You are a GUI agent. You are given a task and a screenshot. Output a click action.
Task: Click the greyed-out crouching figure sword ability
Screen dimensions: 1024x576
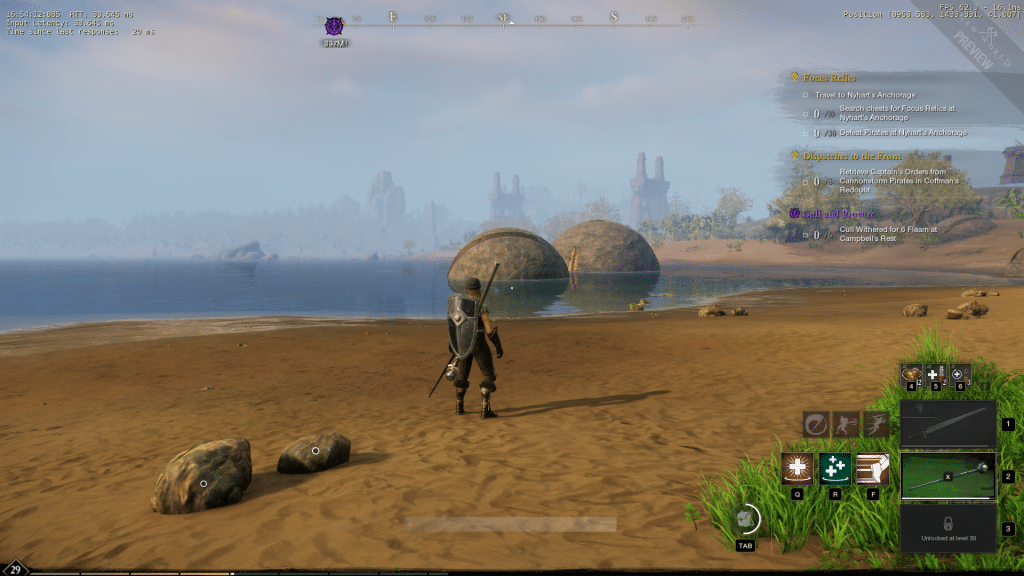[x=846, y=423]
